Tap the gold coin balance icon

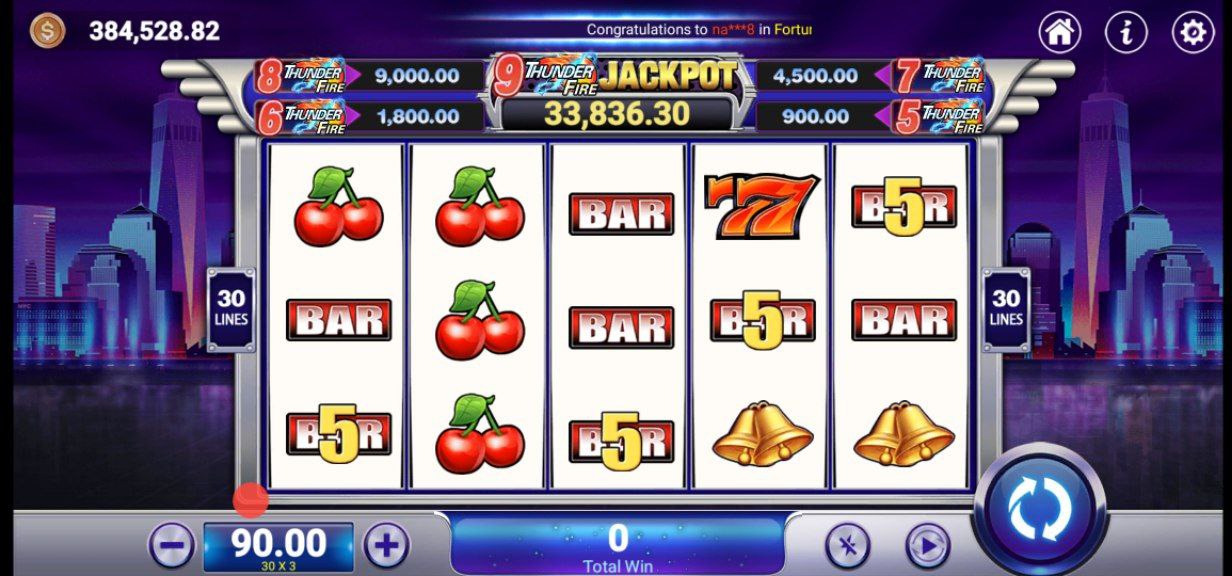pos(47,31)
